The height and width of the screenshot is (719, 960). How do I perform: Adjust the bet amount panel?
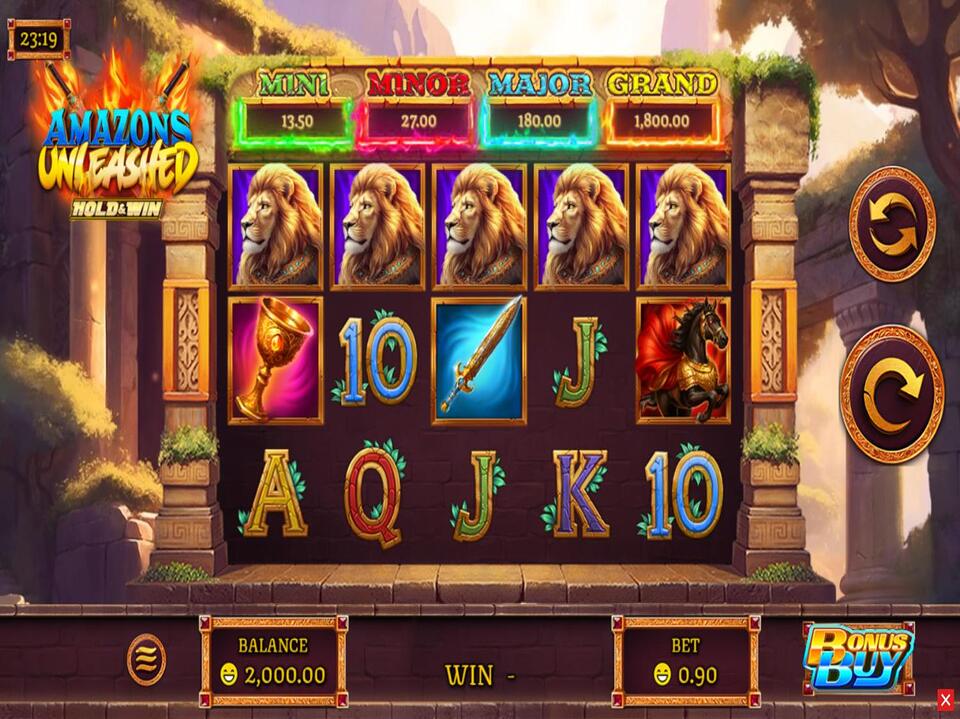tap(686, 661)
